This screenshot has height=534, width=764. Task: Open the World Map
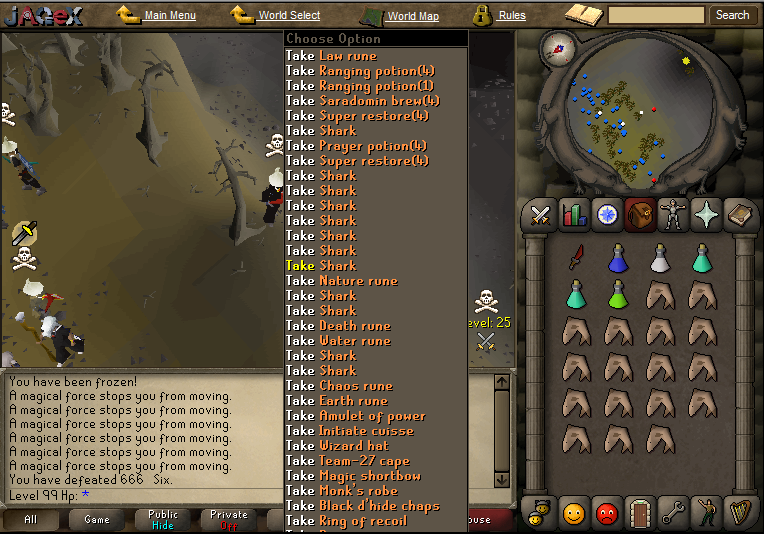[x=412, y=16]
